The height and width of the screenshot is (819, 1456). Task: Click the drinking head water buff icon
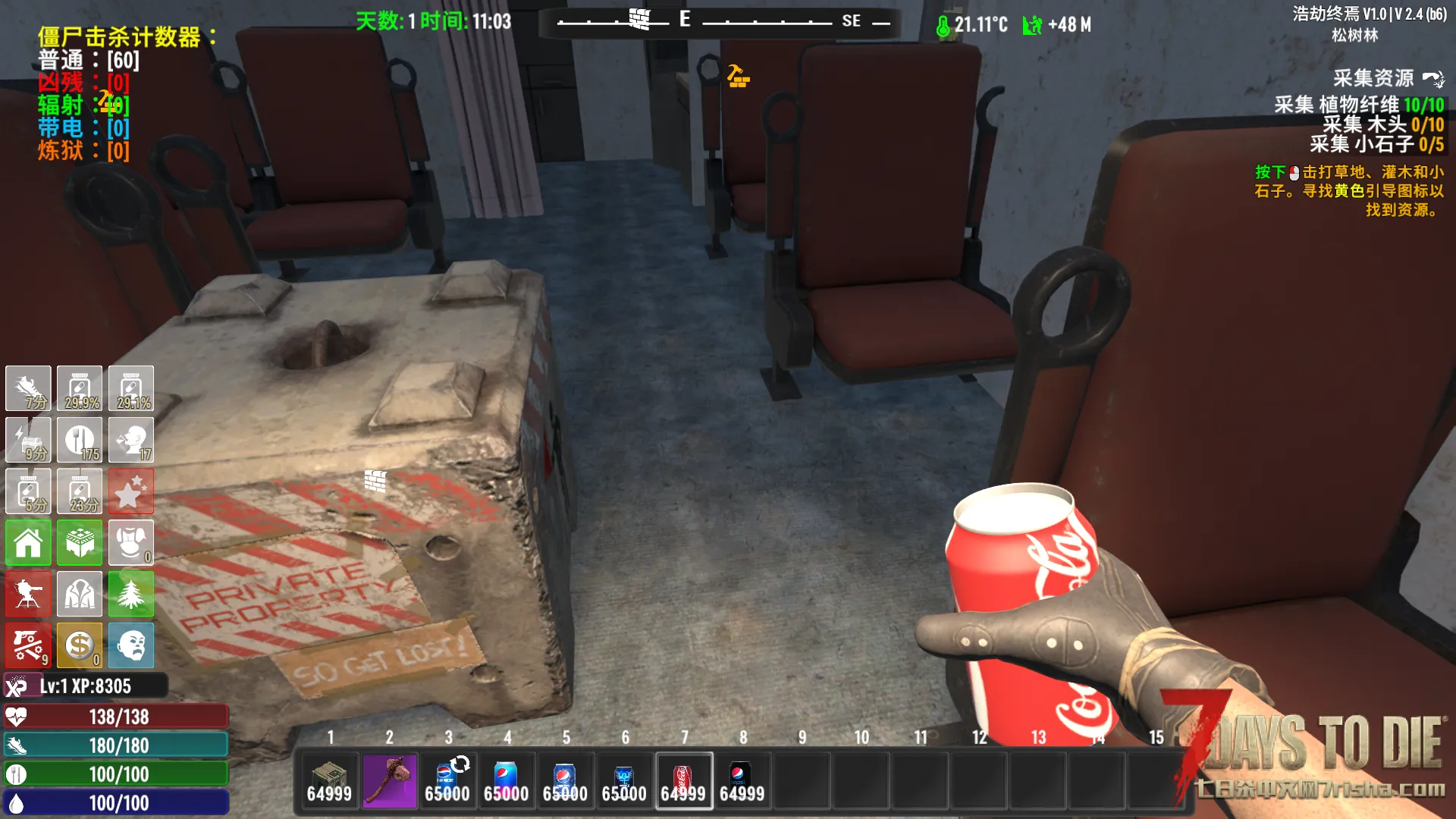130,440
